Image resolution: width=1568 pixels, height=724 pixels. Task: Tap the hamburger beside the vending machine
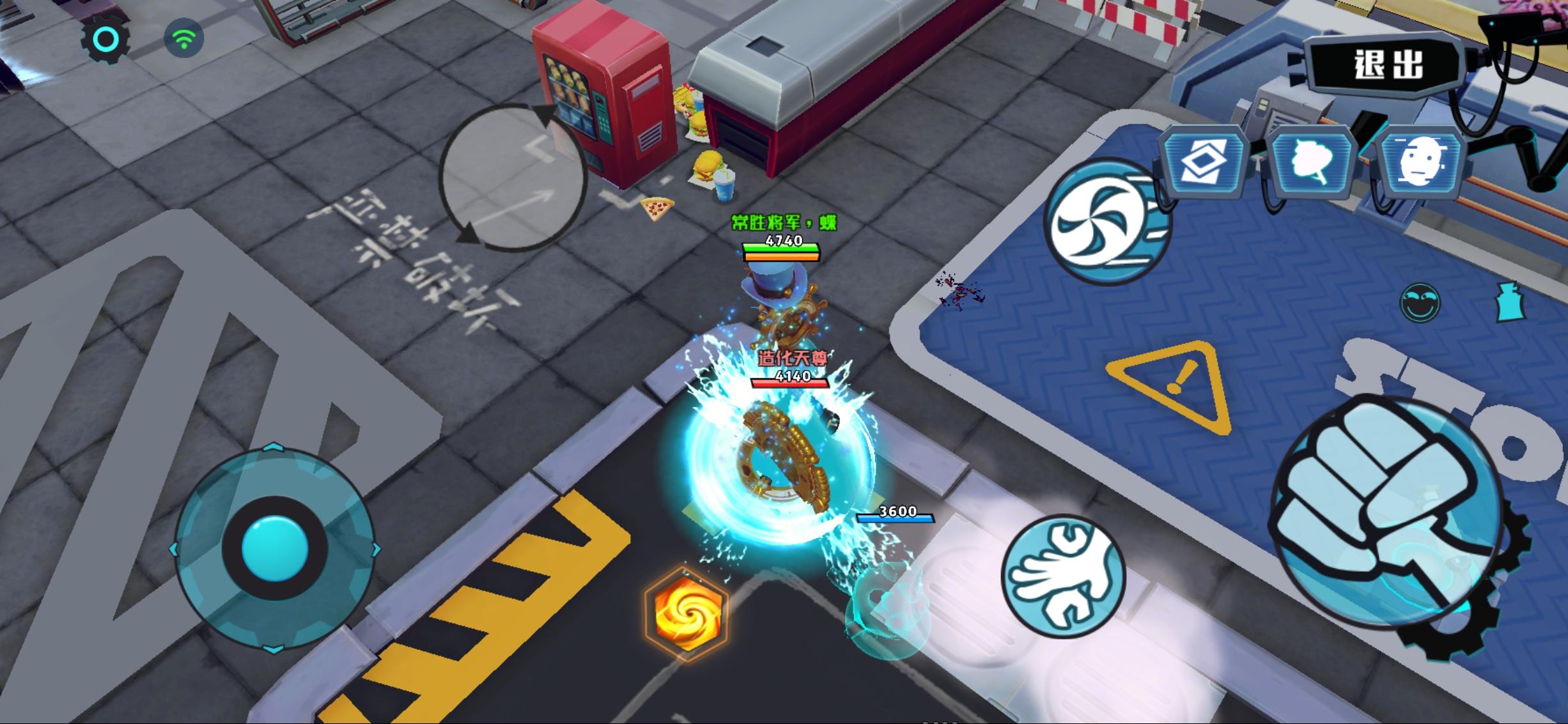(x=708, y=163)
